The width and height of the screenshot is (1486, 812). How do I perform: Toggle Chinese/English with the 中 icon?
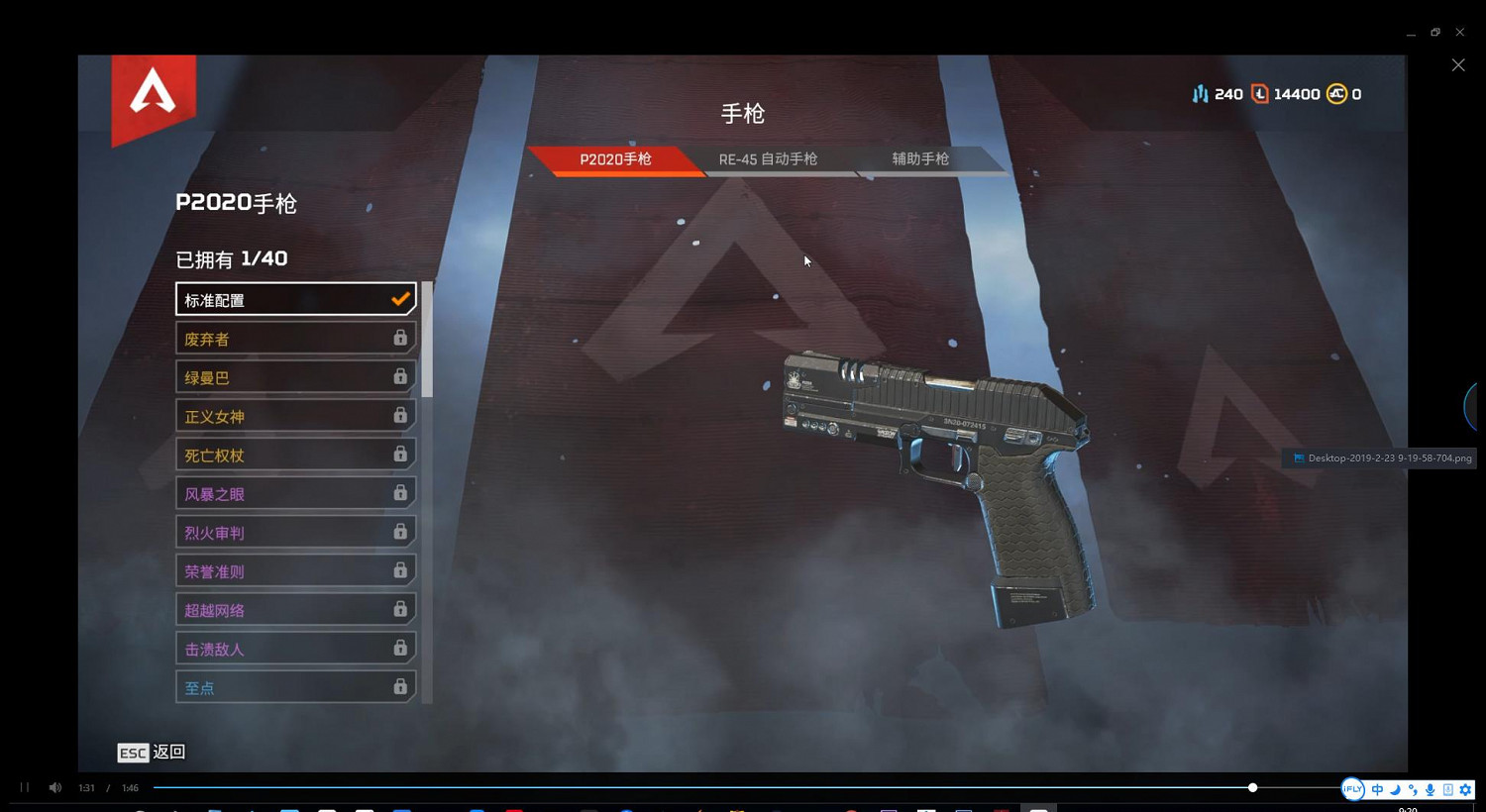click(1377, 789)
